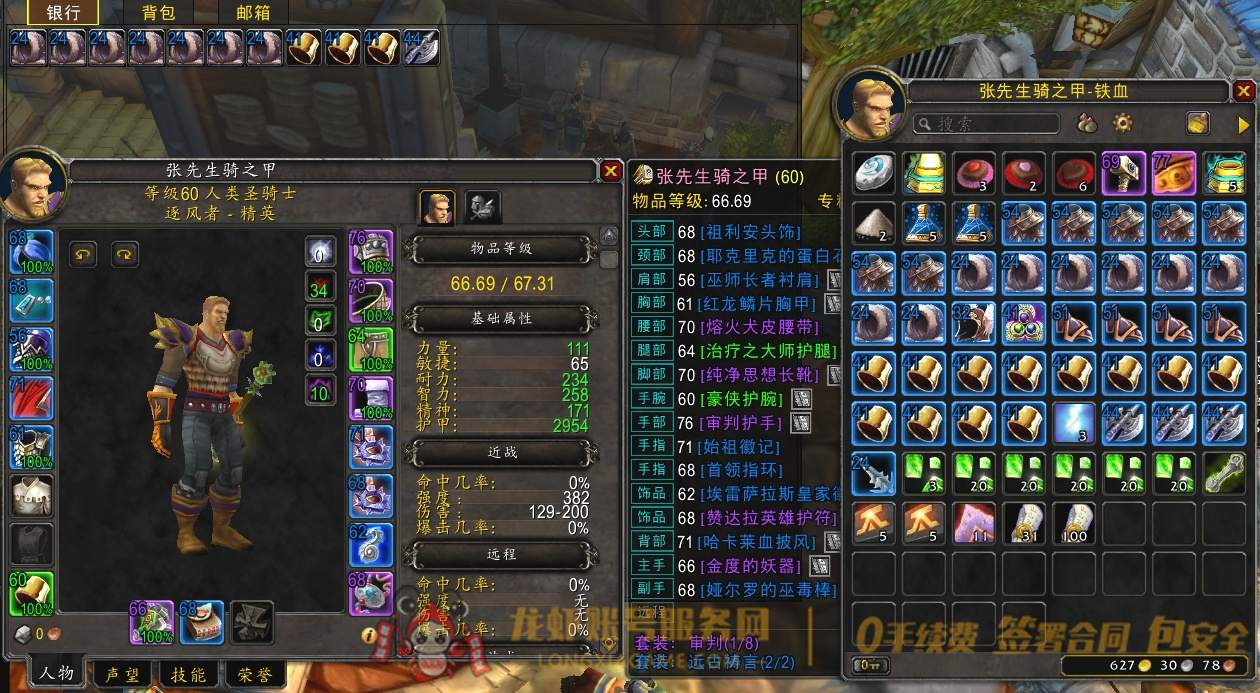Close the bag window
This screenshot has height=693, width=1260.
[1244, 92]
